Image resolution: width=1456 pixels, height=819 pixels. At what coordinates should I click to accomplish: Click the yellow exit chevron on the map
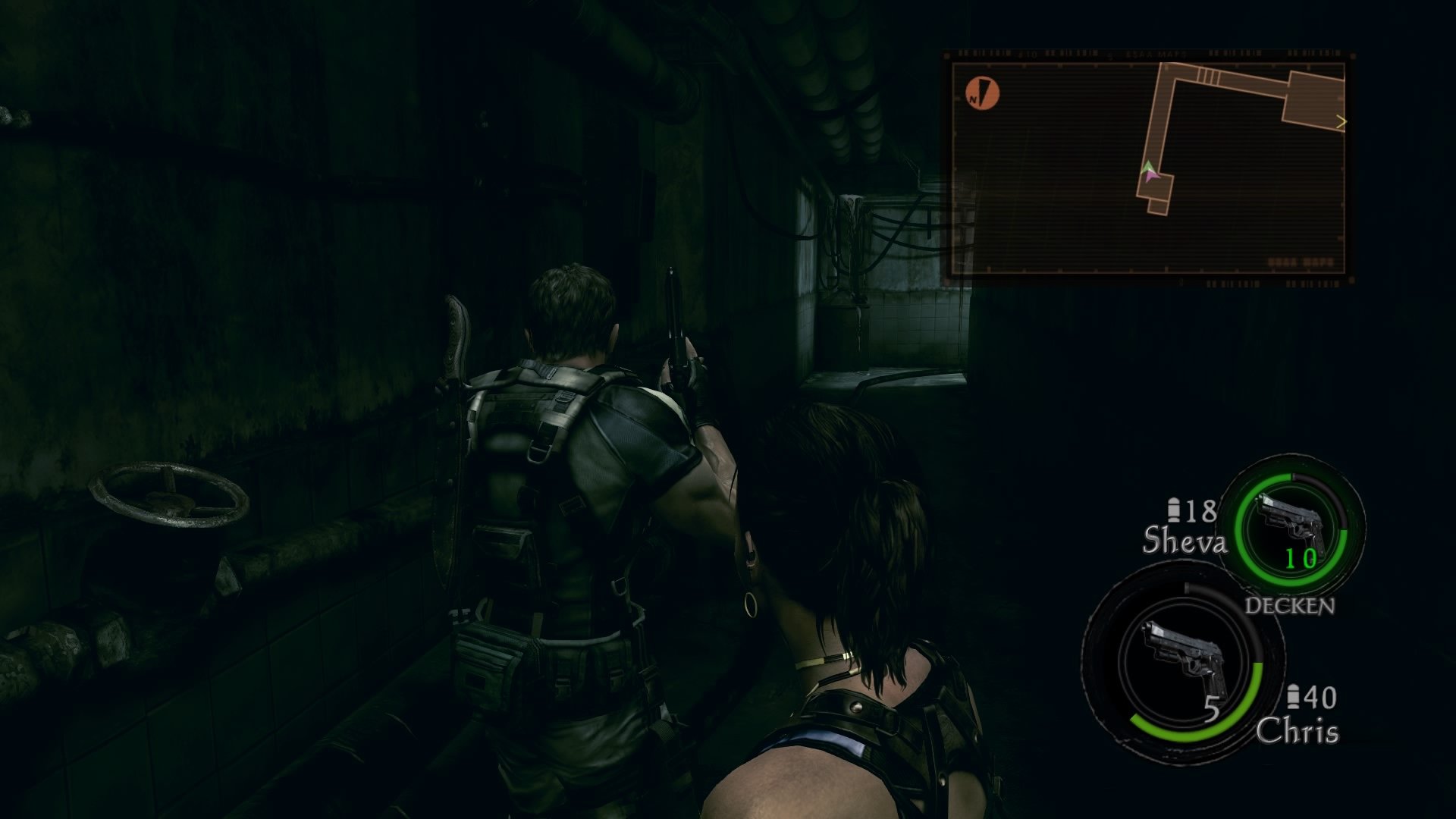(x=1342, y=121)
